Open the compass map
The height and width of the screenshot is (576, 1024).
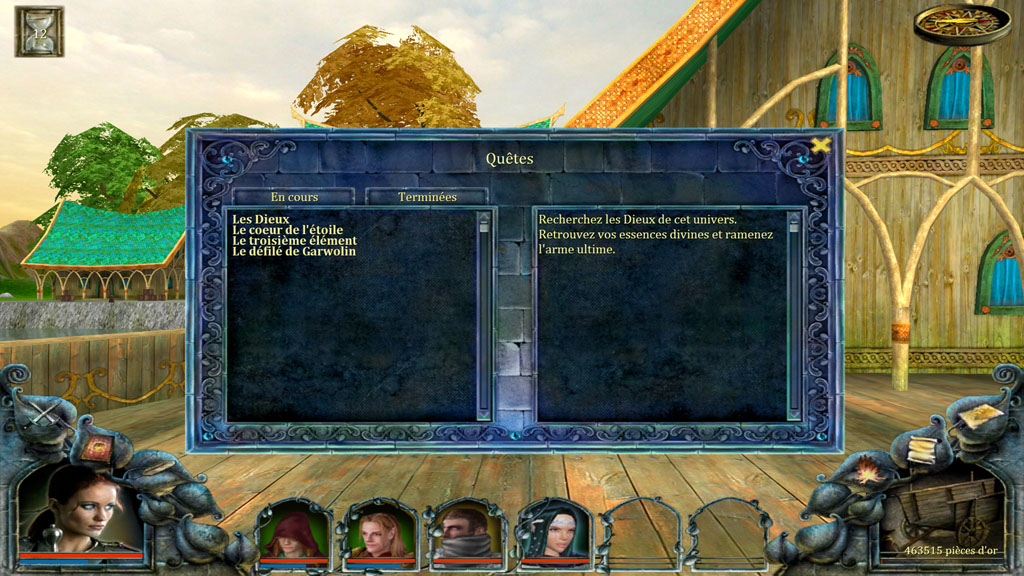click(x=948, y=21)
